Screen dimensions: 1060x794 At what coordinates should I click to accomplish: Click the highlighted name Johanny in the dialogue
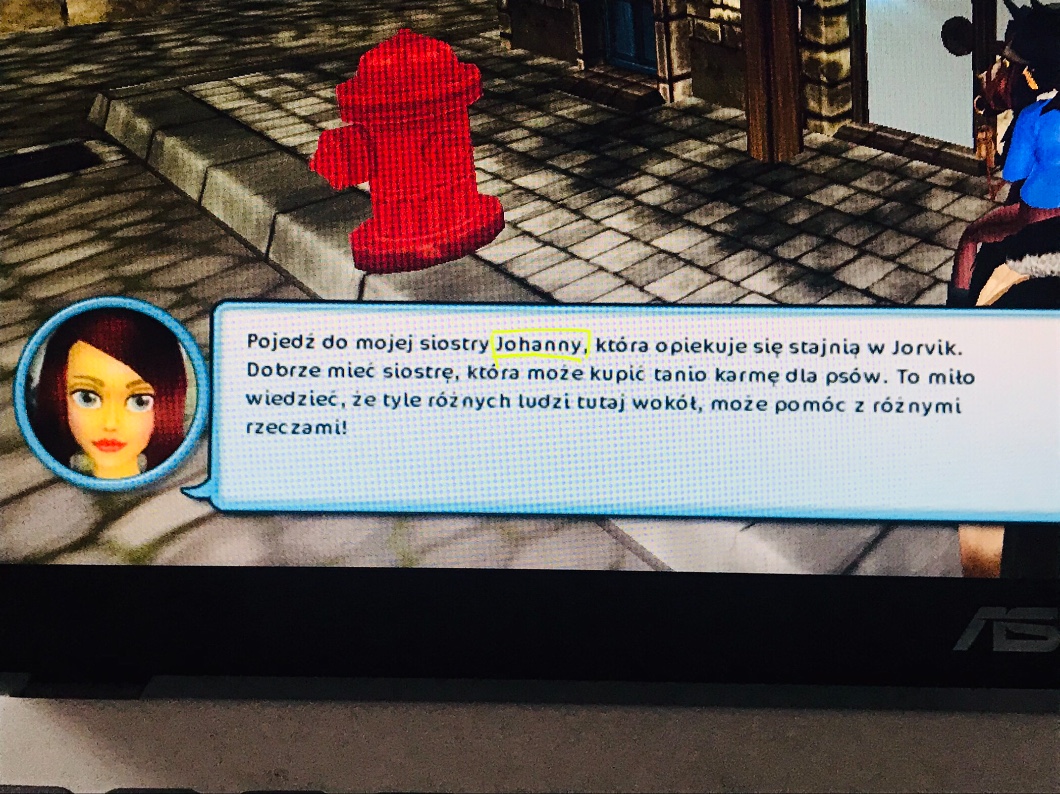541,343
